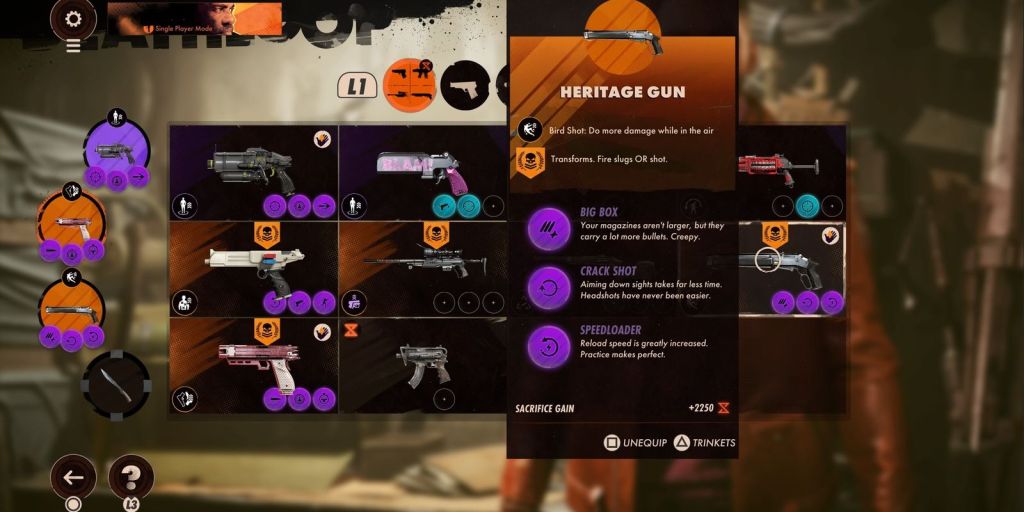Open the hamburger menu under the gear
The height and width of the screenshot is (512, 1024).
tap(73, 45)
